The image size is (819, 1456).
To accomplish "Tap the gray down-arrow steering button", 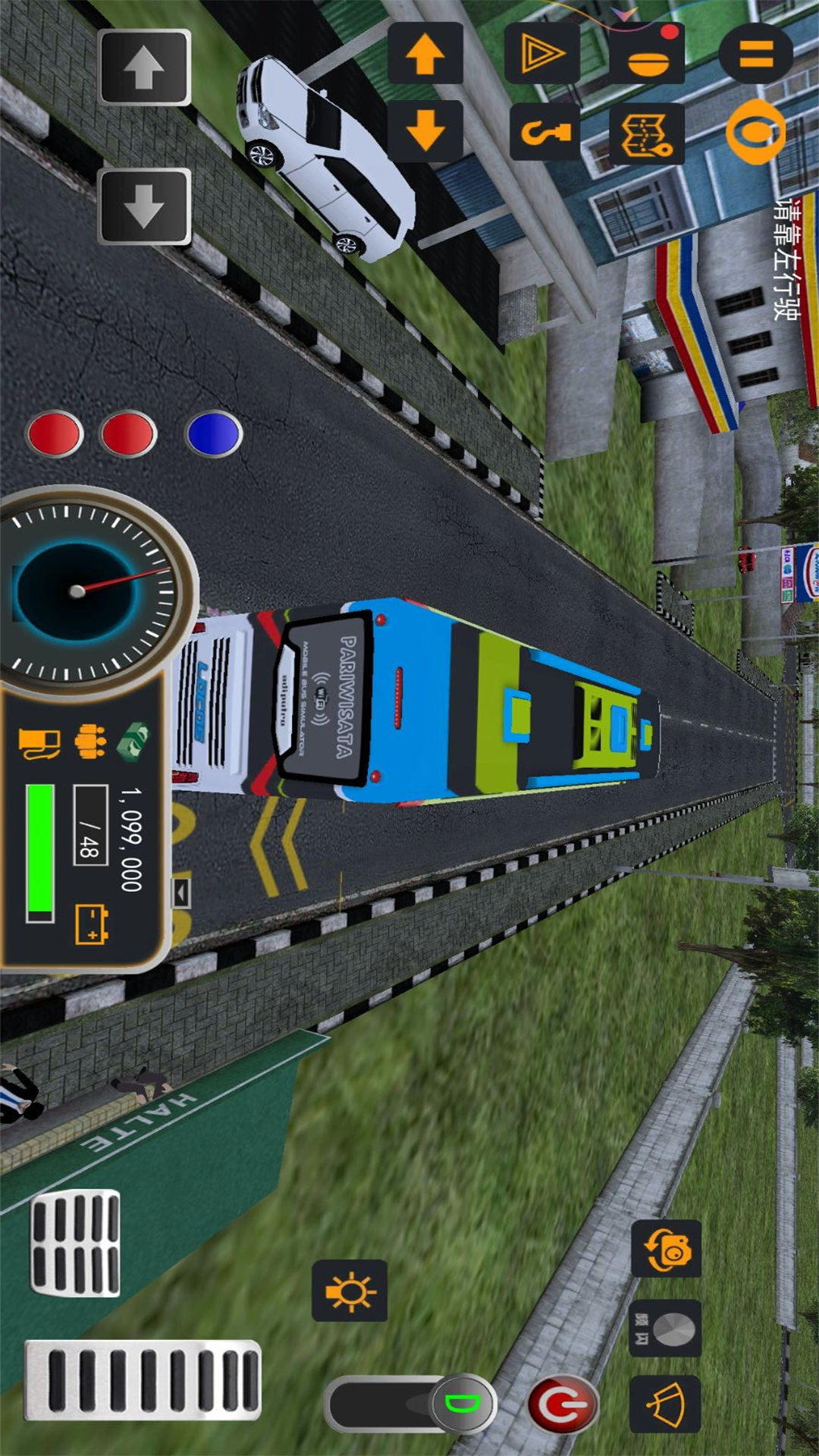I will (144, 206).
